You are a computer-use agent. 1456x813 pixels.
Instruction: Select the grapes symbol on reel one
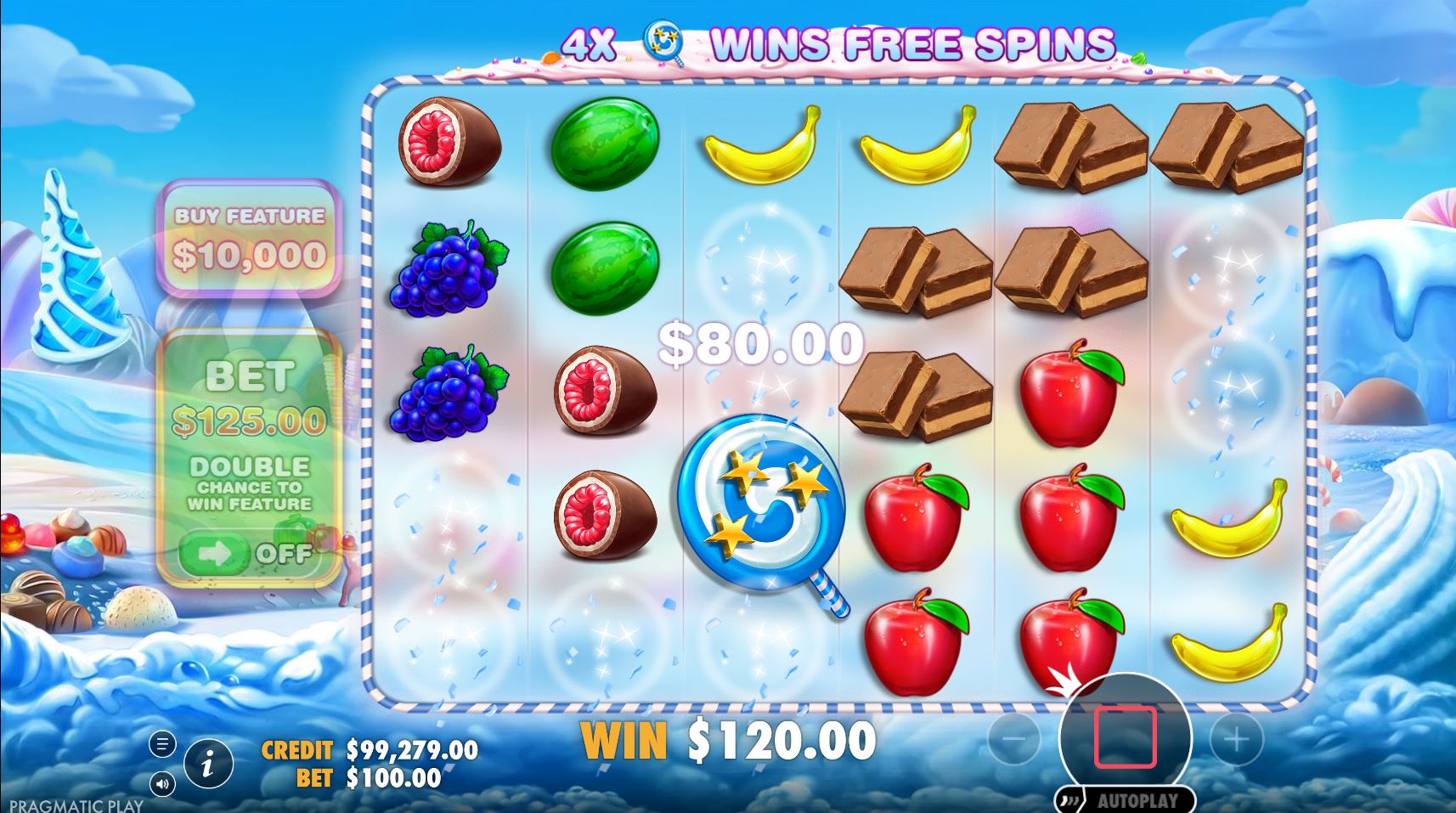444,272
